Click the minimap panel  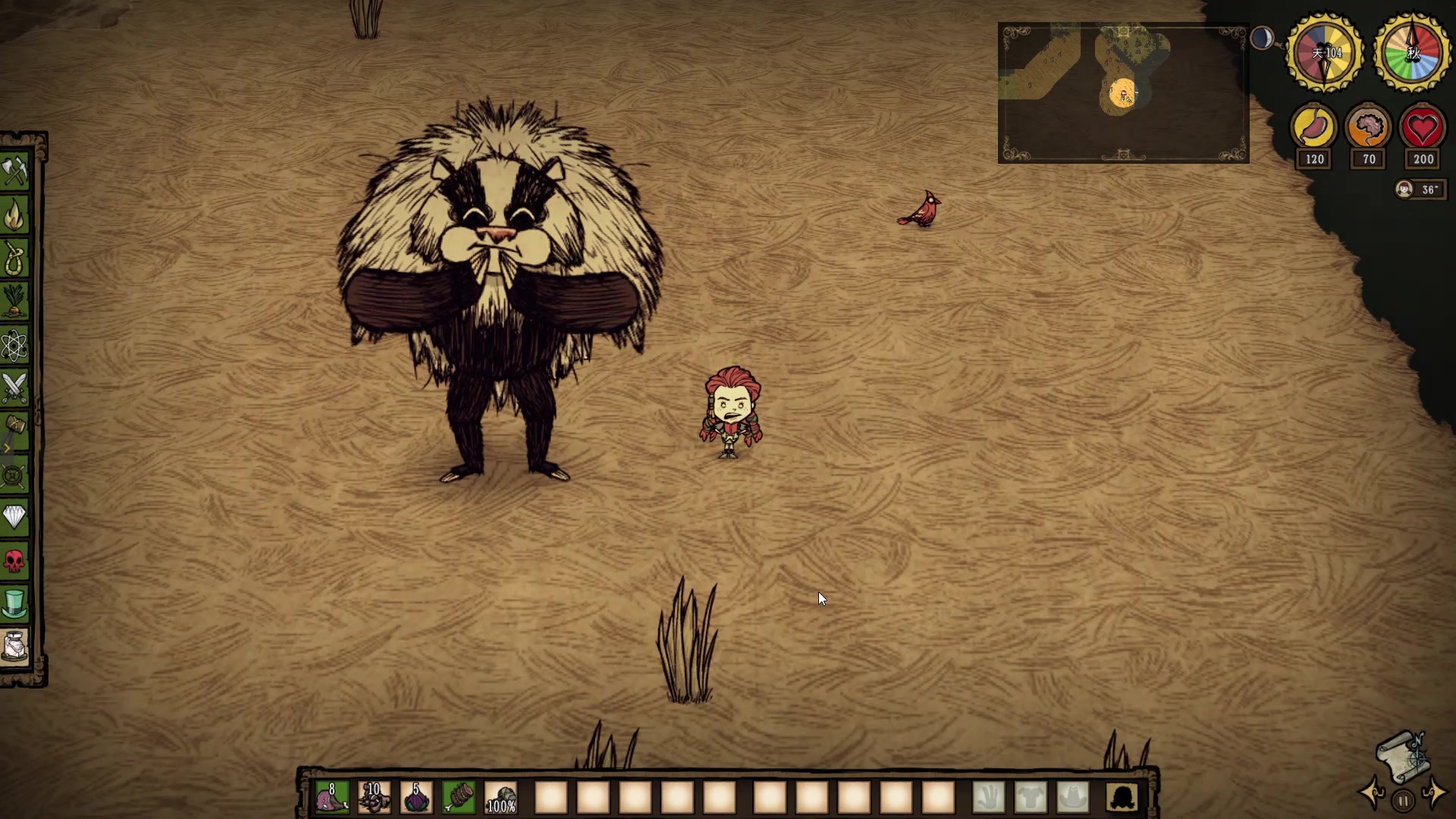click(1123, 93)
